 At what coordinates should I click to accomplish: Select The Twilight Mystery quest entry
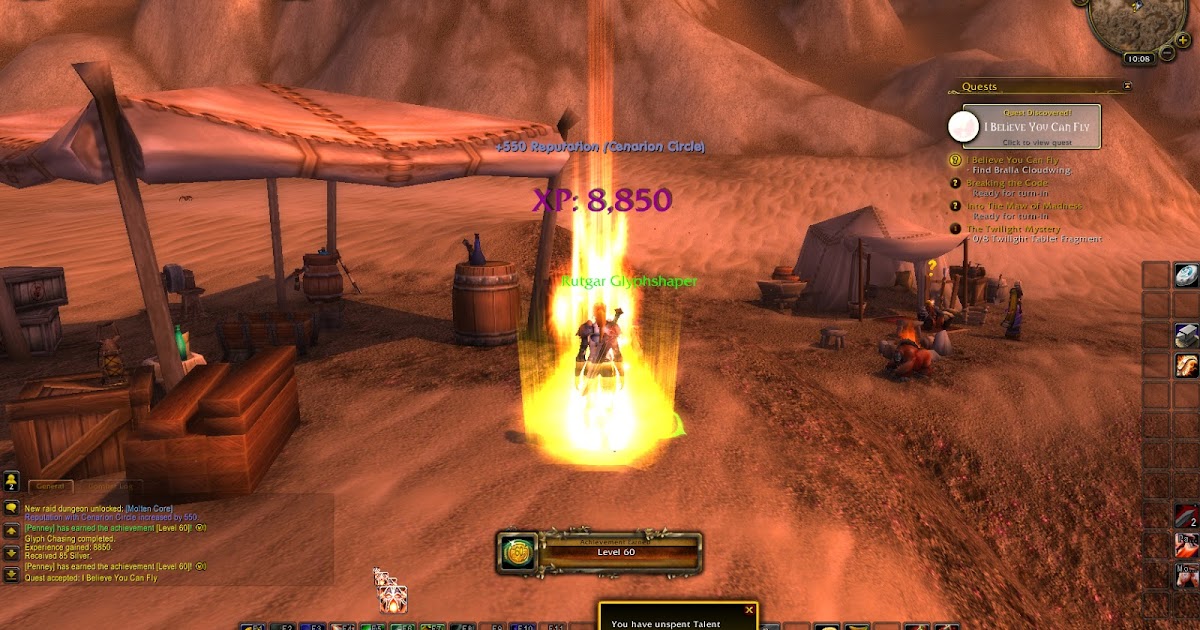click(1012, 229)
